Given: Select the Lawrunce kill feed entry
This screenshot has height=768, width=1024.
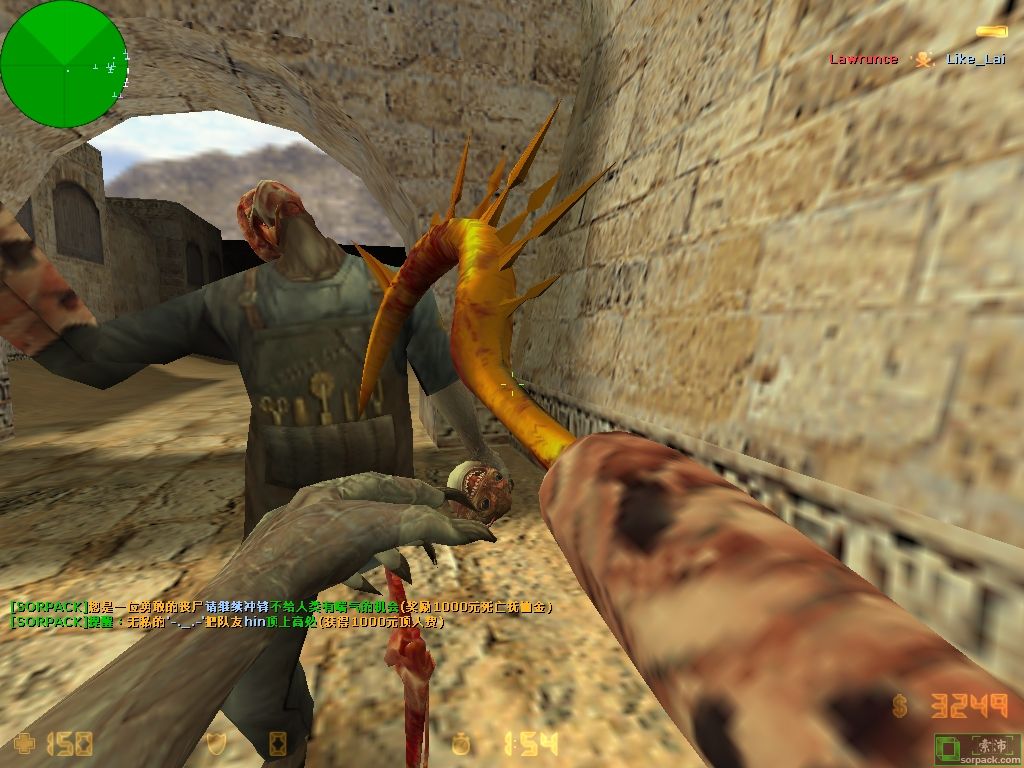Looking at the screenshot, I should pyautogui.click(x=863, y=59).
